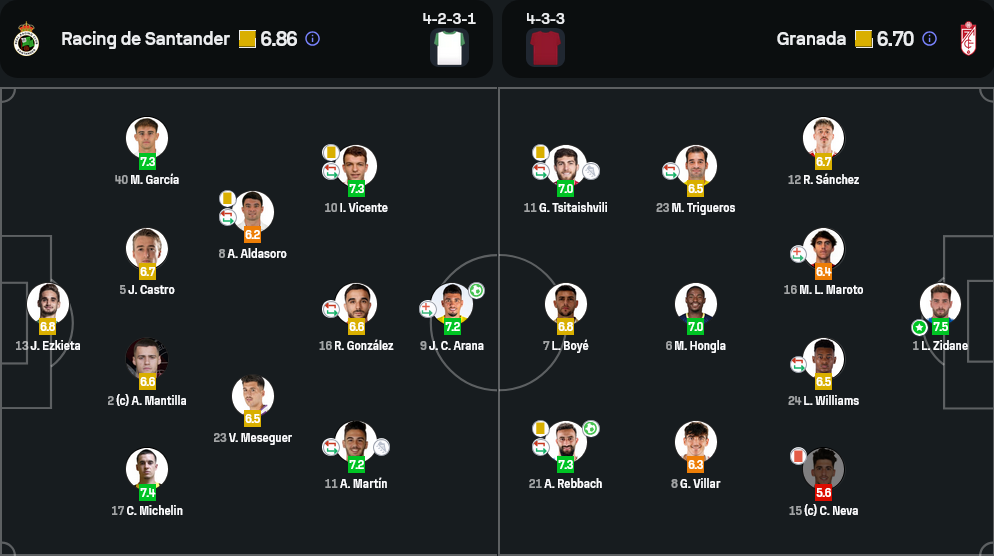Open goalkeeper L. Zidane's profile
This screenshot has height=556, width=994.
click(940, 305)
